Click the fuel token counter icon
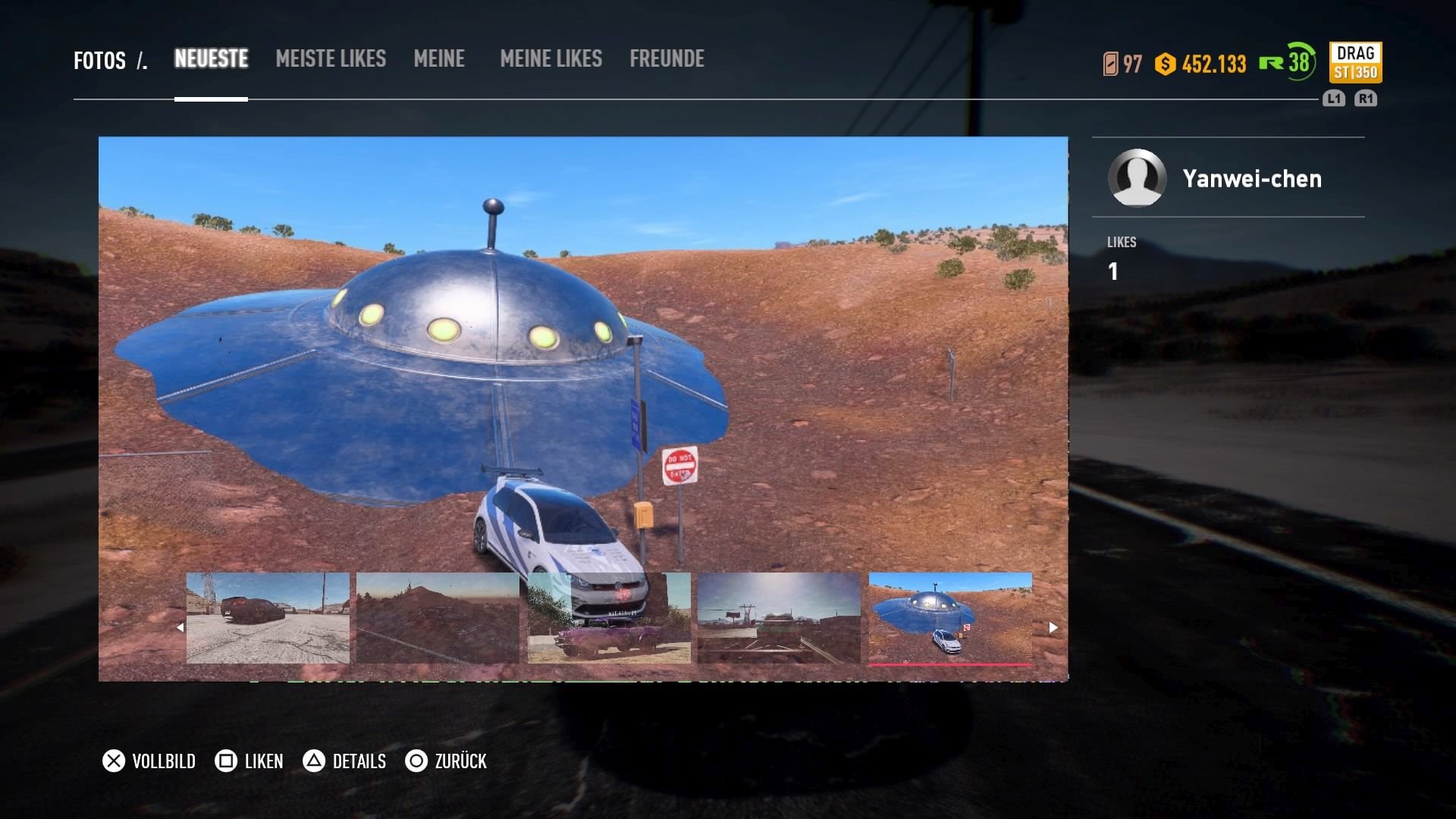1456x819 pixels. [x=1110, y=64]
